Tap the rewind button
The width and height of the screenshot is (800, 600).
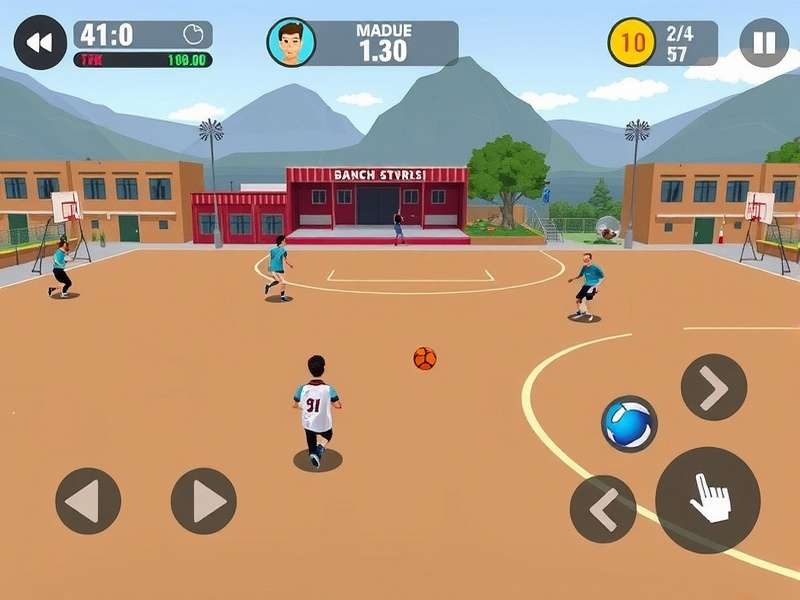40,43
